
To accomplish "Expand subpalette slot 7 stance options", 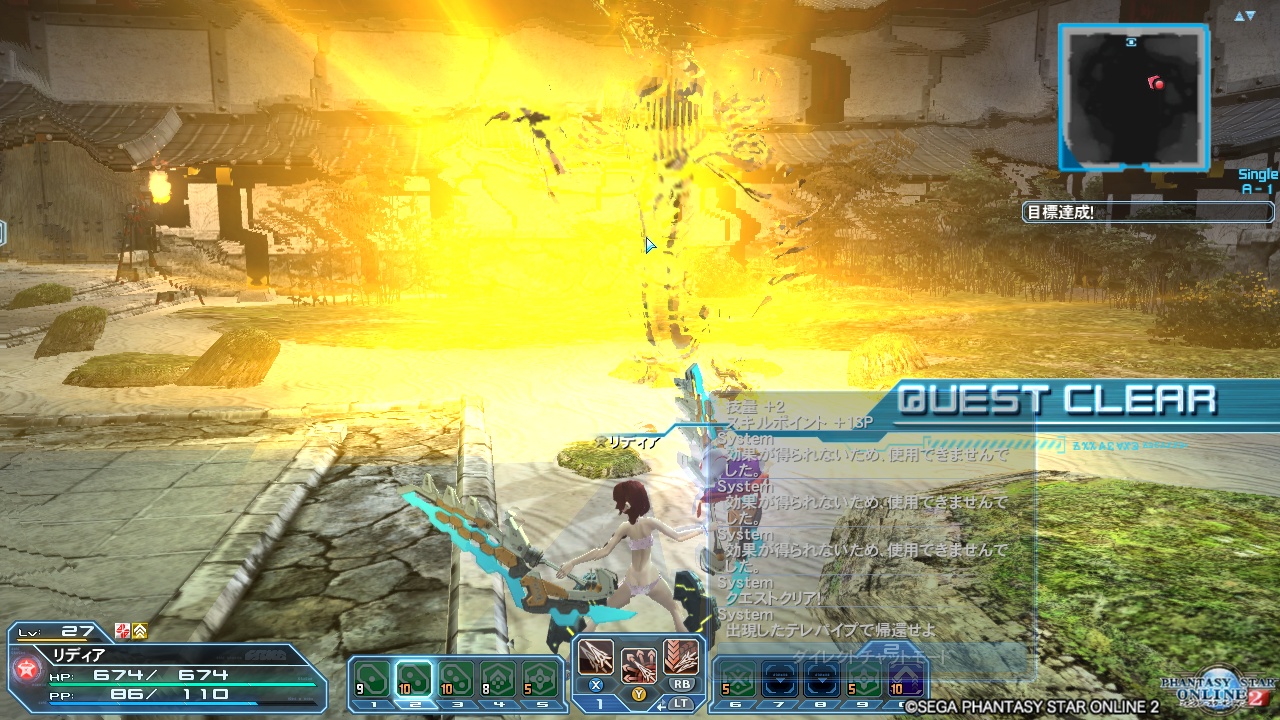I will click(780, 679).
